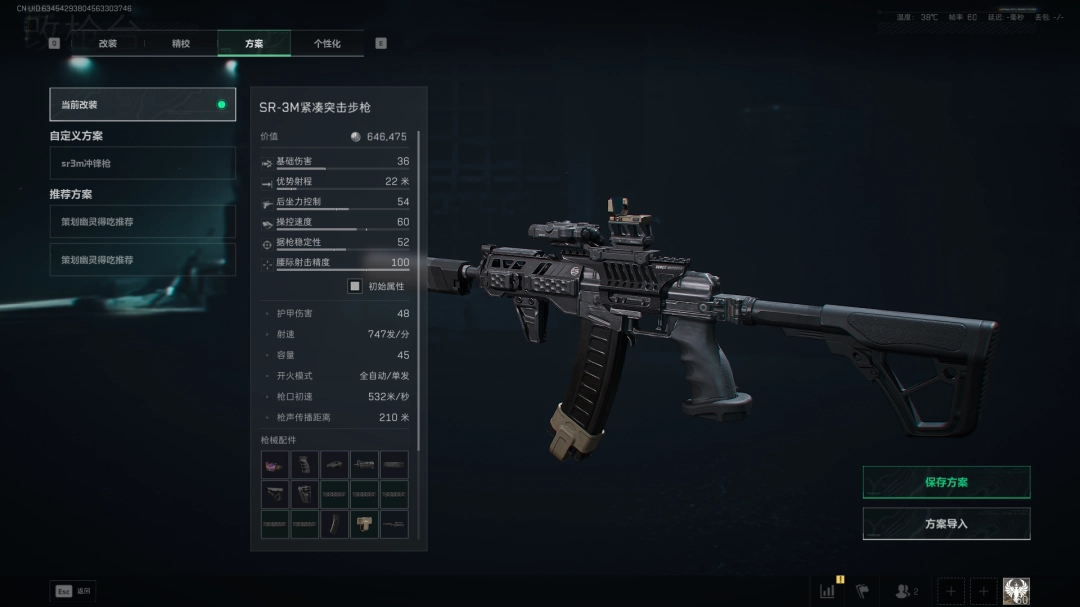
Task: Open the flags icon in bottom bar
Action: tap(862, 591)
